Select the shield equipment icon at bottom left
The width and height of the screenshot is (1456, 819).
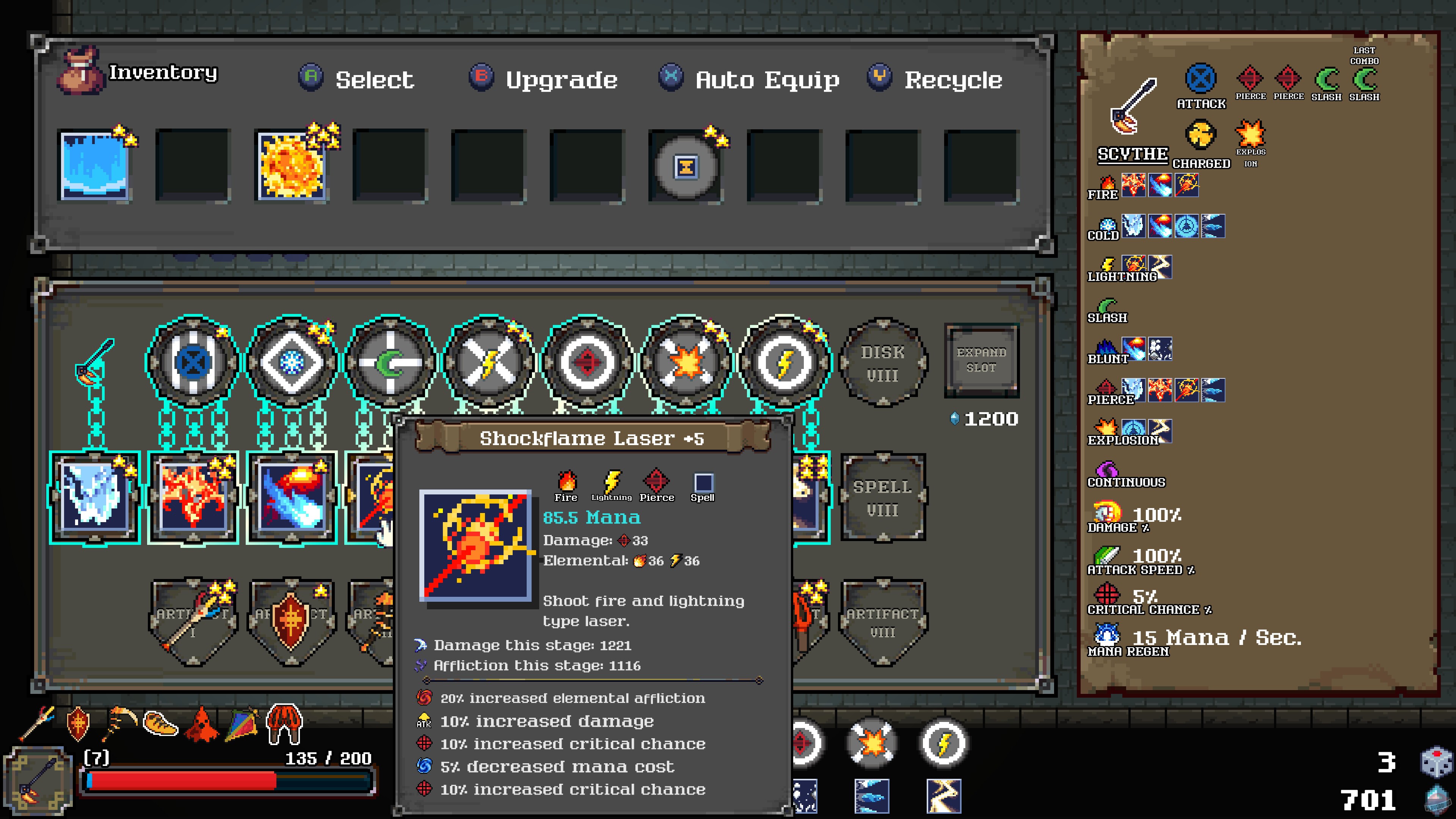coord(78,723)
